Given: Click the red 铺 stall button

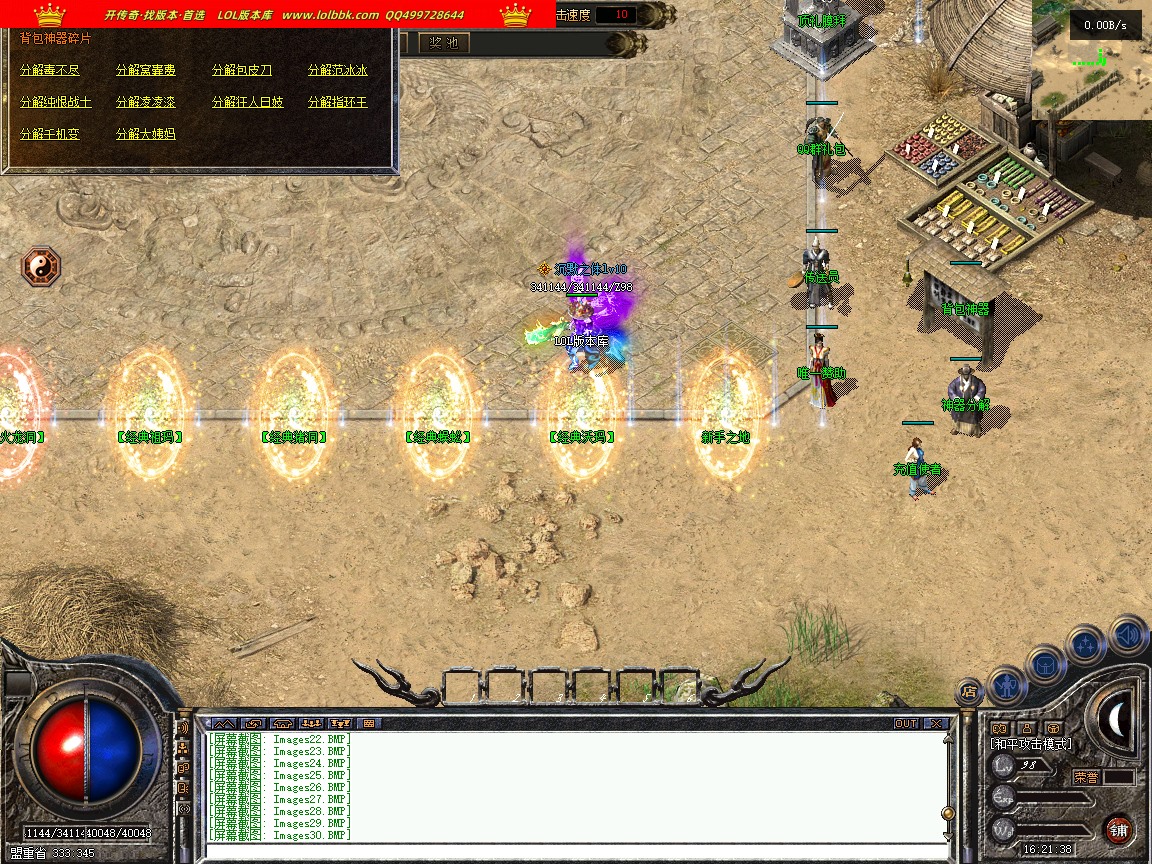Looking at the screenshot, I should 1118,829.
